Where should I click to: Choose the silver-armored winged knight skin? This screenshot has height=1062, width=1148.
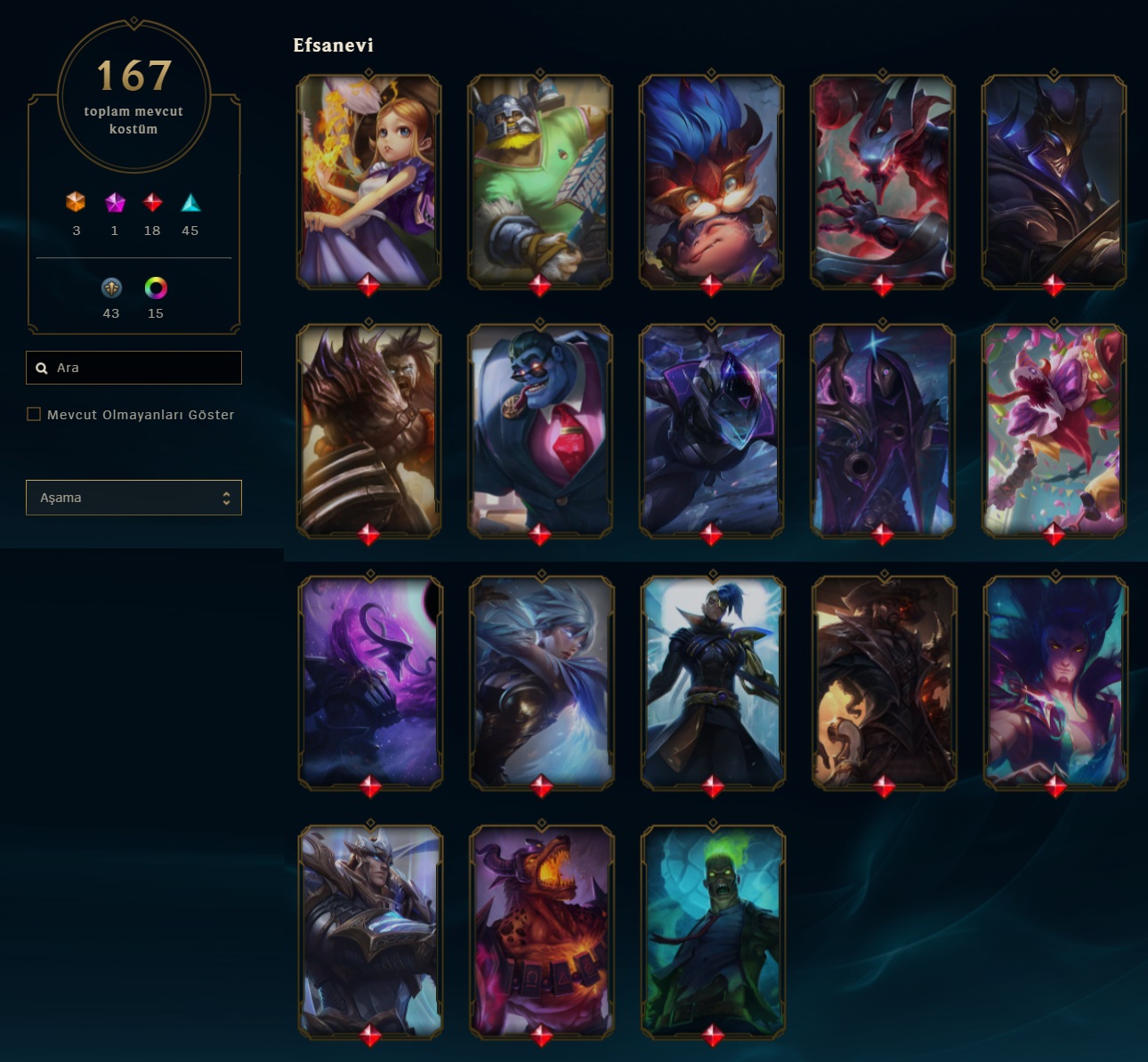370,931
